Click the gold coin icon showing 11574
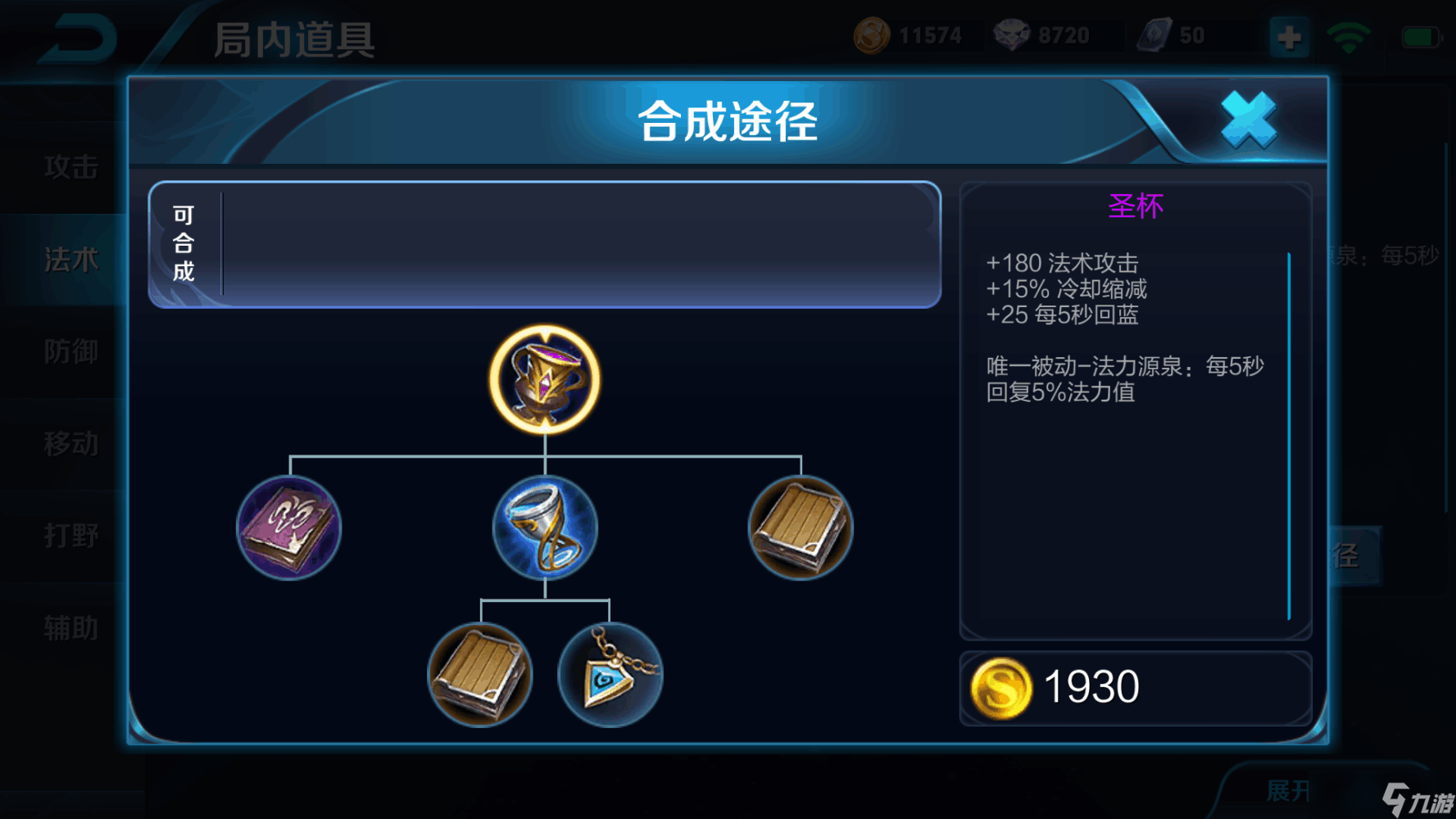This screenshot has height=819, width=1456. [x=873, y=34]
